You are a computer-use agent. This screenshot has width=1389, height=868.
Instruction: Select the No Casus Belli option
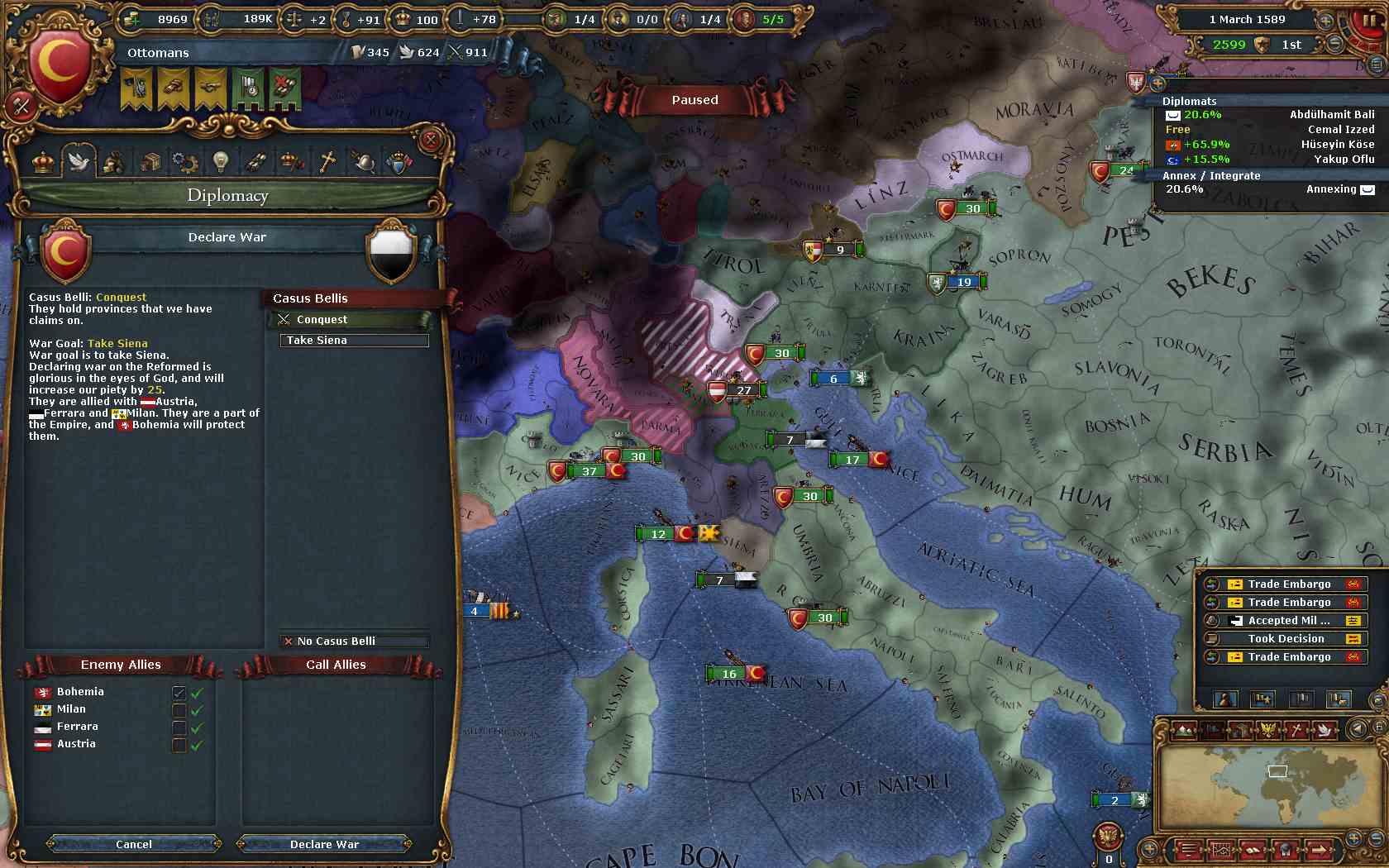[354, 641]
